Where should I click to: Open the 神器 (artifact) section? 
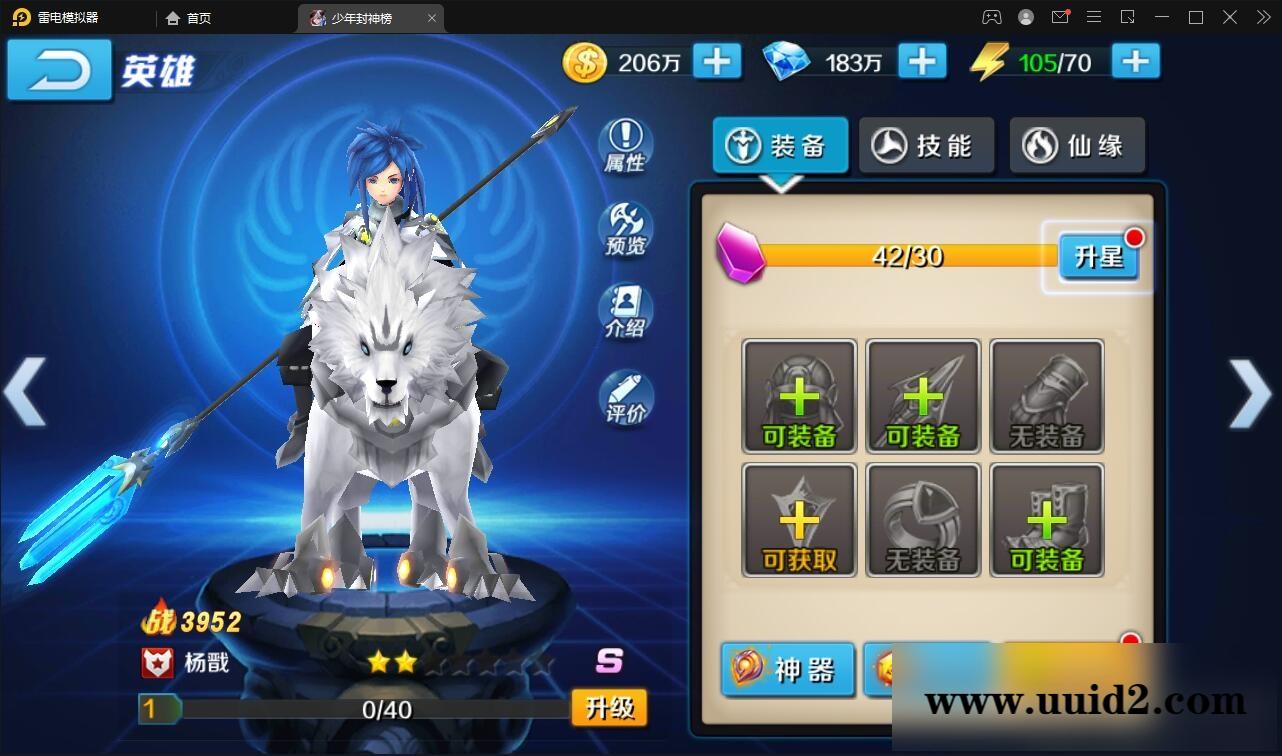tap(787, 670)
